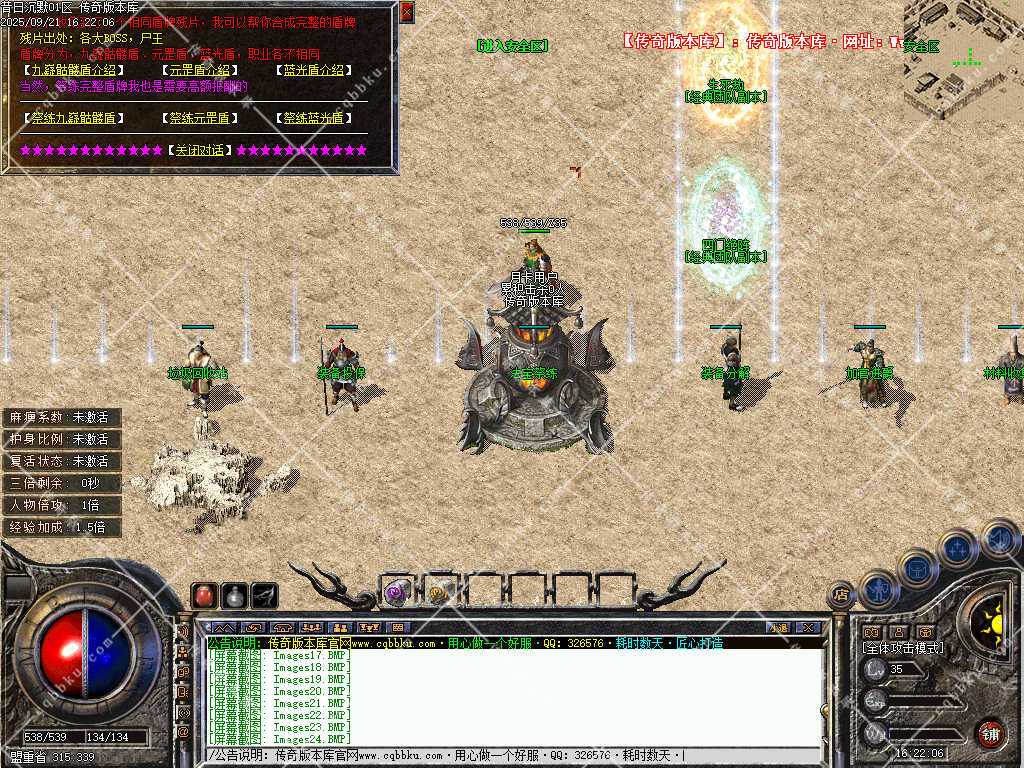Open the 九淼骷髅盾介绍 link
1024x768 pixels.
(x=73, y=70)
